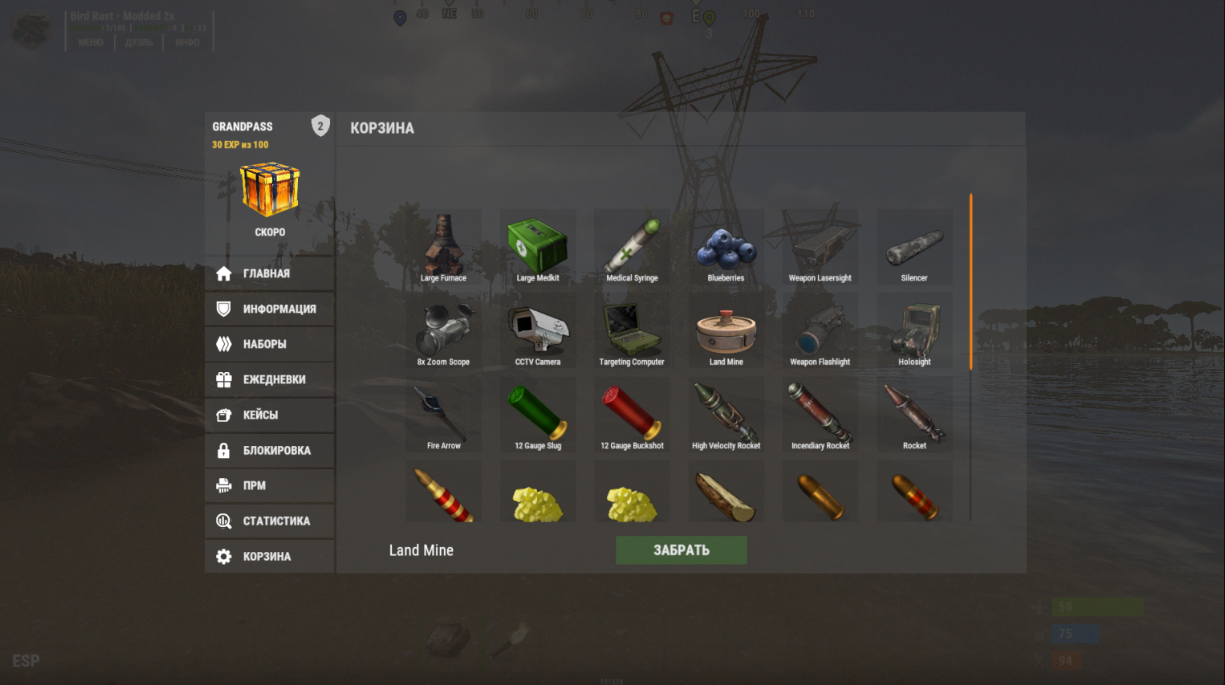
Task: Click the green Забрать button
Action: point(681,550)
